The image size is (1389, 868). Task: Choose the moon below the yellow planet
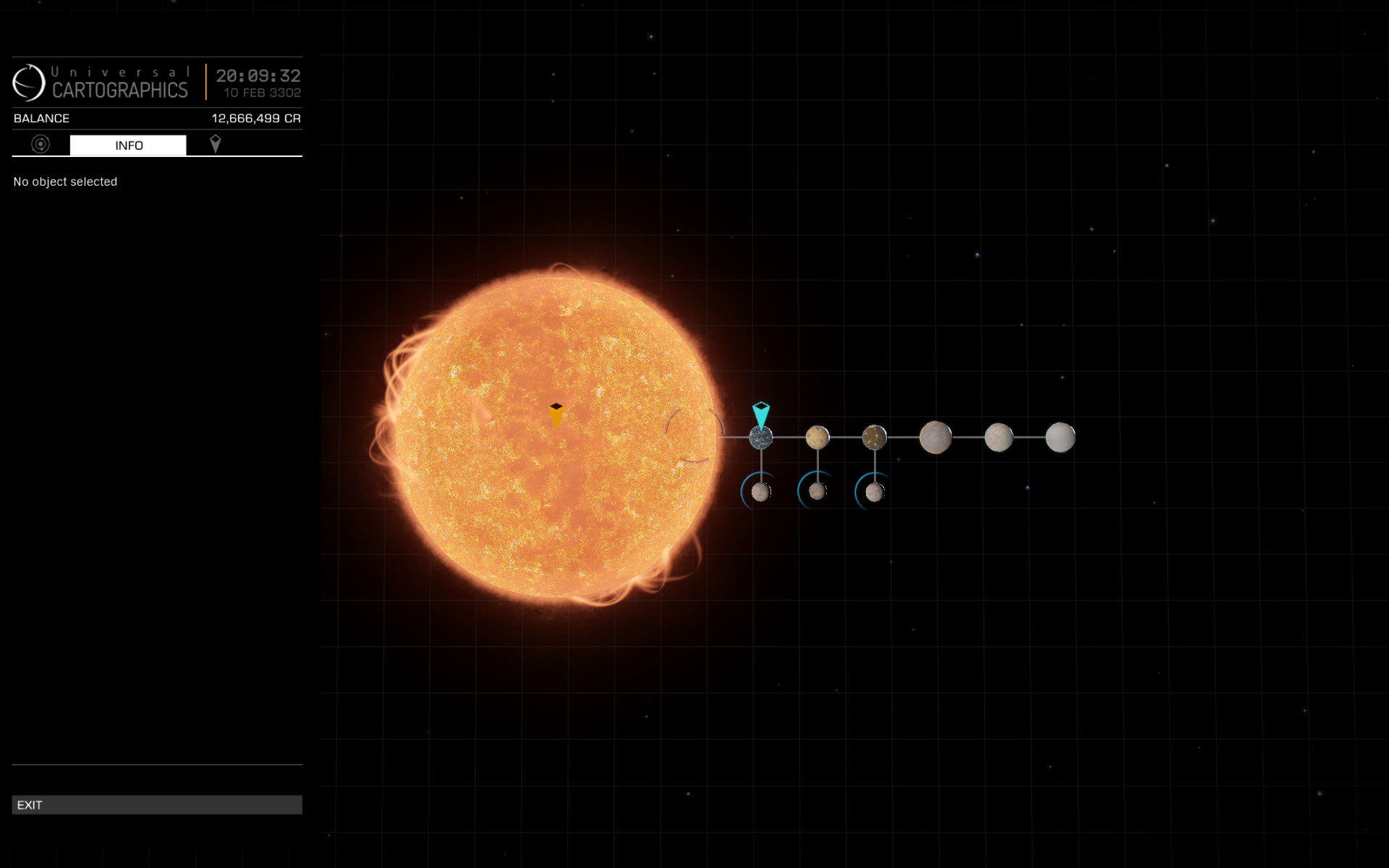[817, 491]
